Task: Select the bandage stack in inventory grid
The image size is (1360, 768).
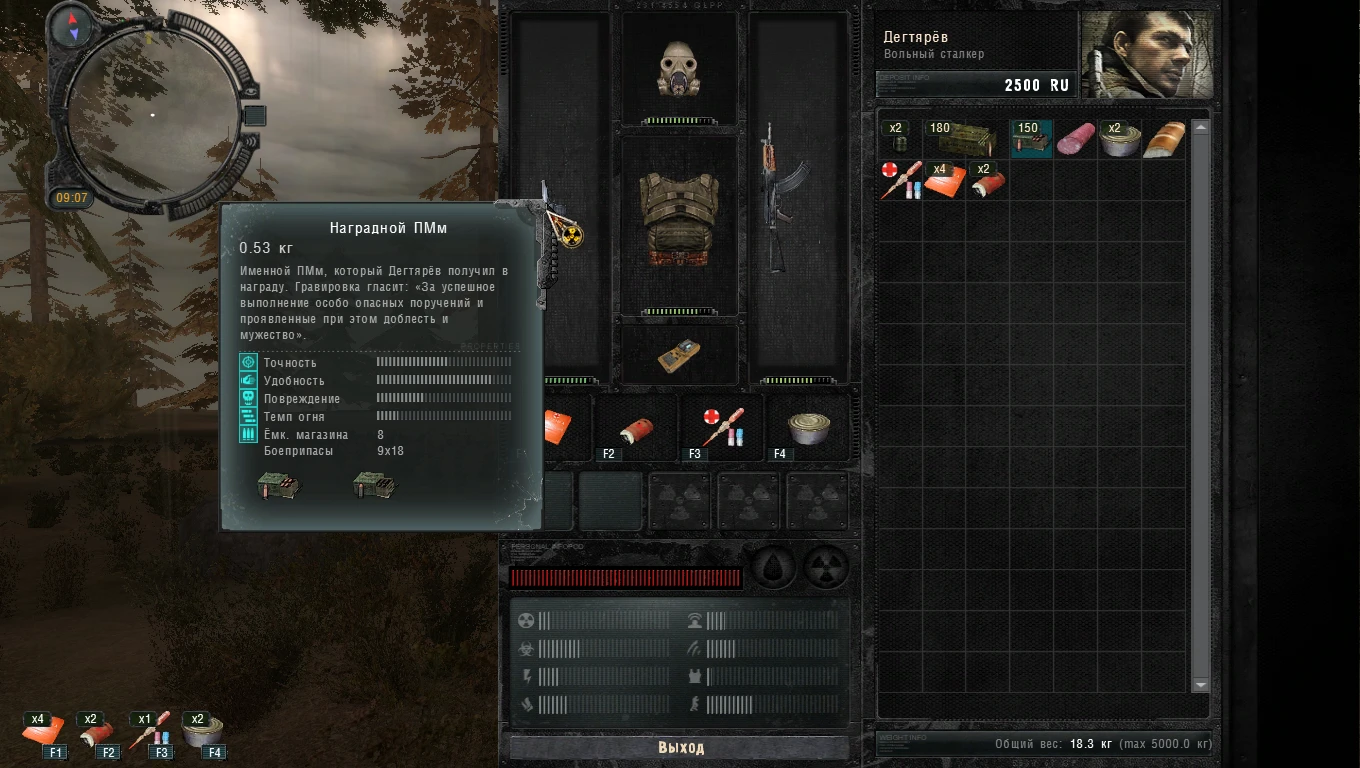Action: (x=986, y=181)
